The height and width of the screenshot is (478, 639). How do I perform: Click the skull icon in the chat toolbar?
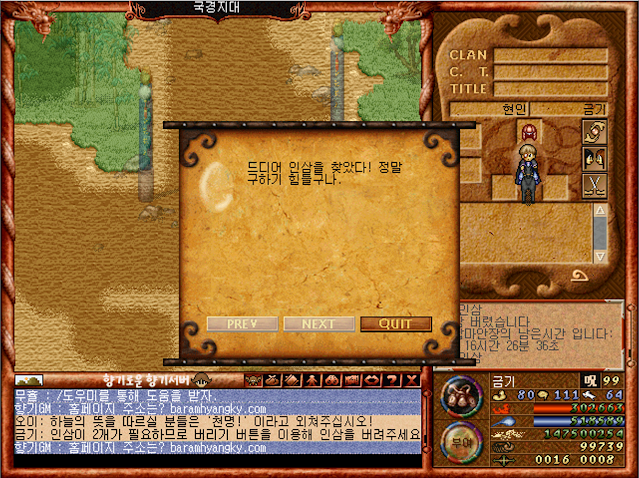coord(252,380)
